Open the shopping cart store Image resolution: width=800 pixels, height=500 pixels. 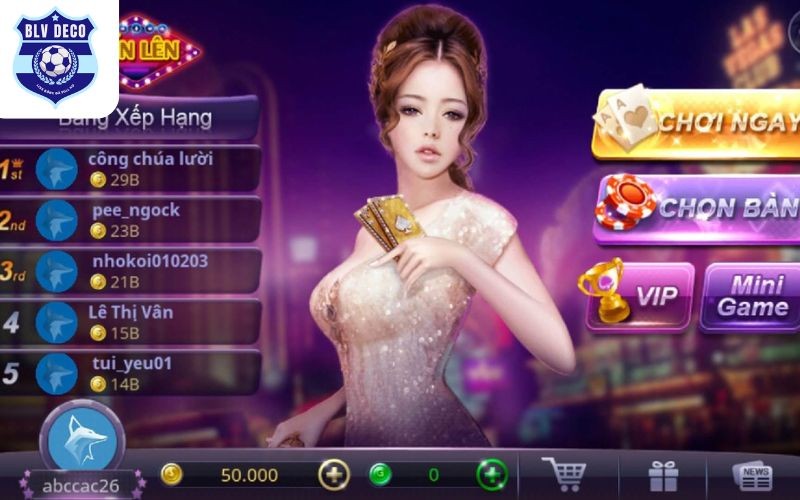(563, 474)
